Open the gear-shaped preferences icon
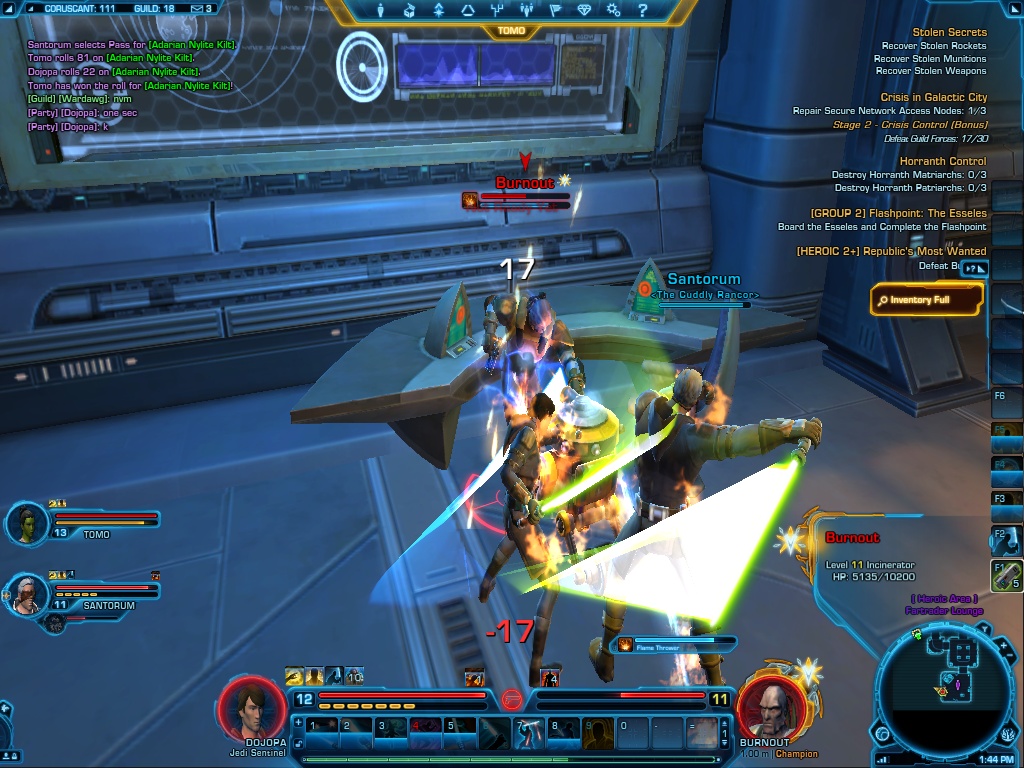The width and height of the screenshot is (1024, 768). click(x=613, y=11)
